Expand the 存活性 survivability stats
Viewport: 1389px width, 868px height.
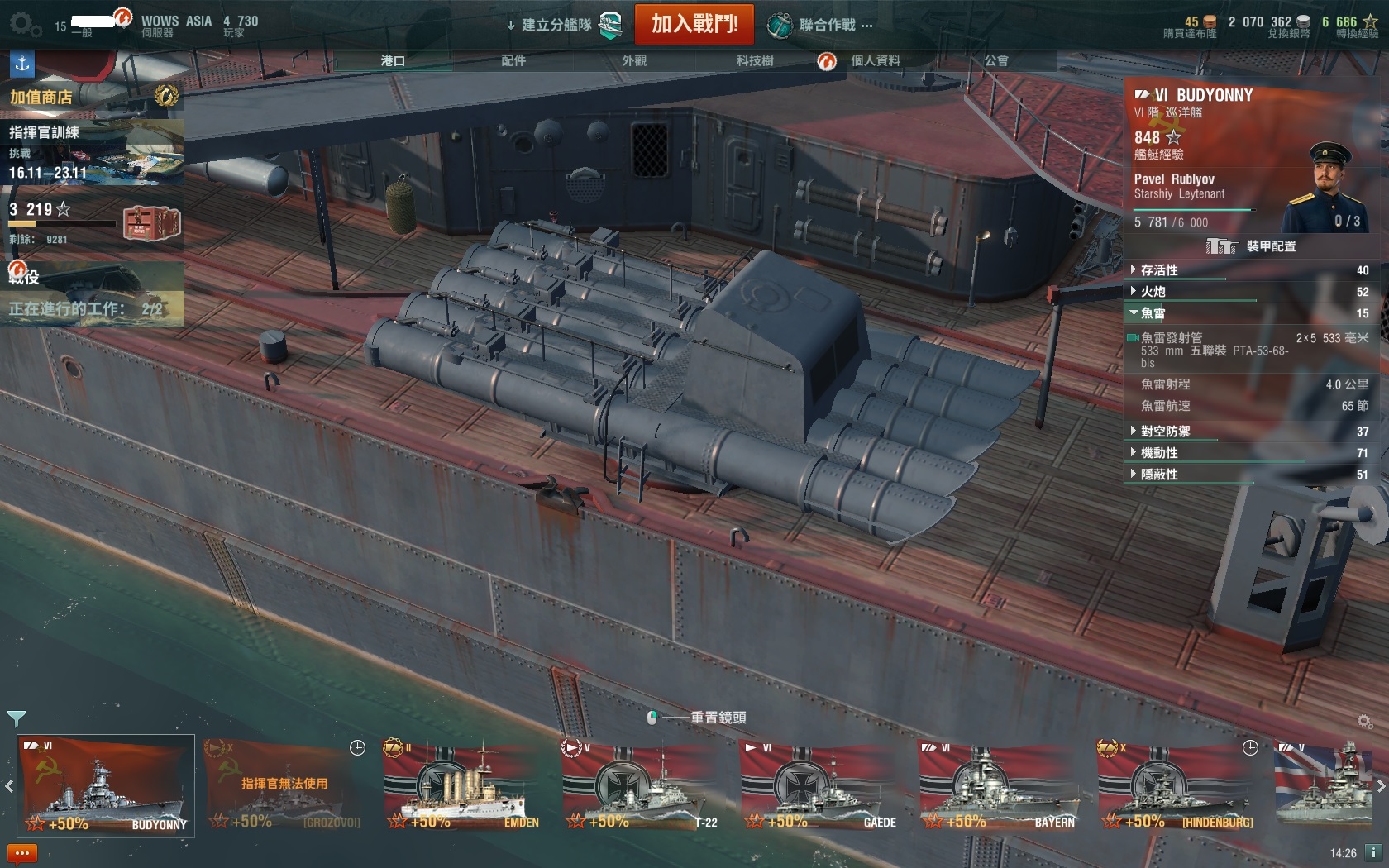pyautogui.click(x=1159, y=270)
